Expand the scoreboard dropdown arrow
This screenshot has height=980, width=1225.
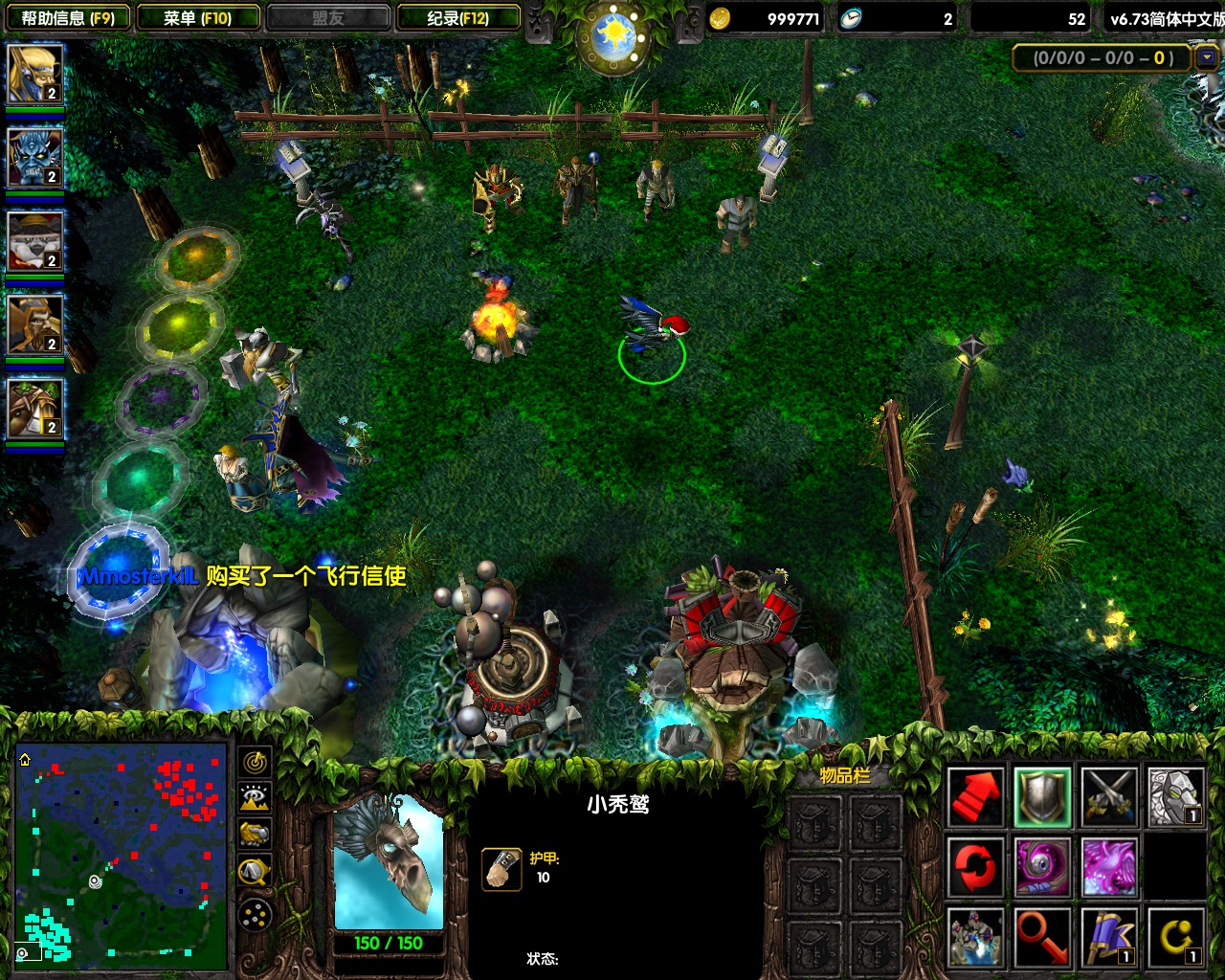point(1205,57)
